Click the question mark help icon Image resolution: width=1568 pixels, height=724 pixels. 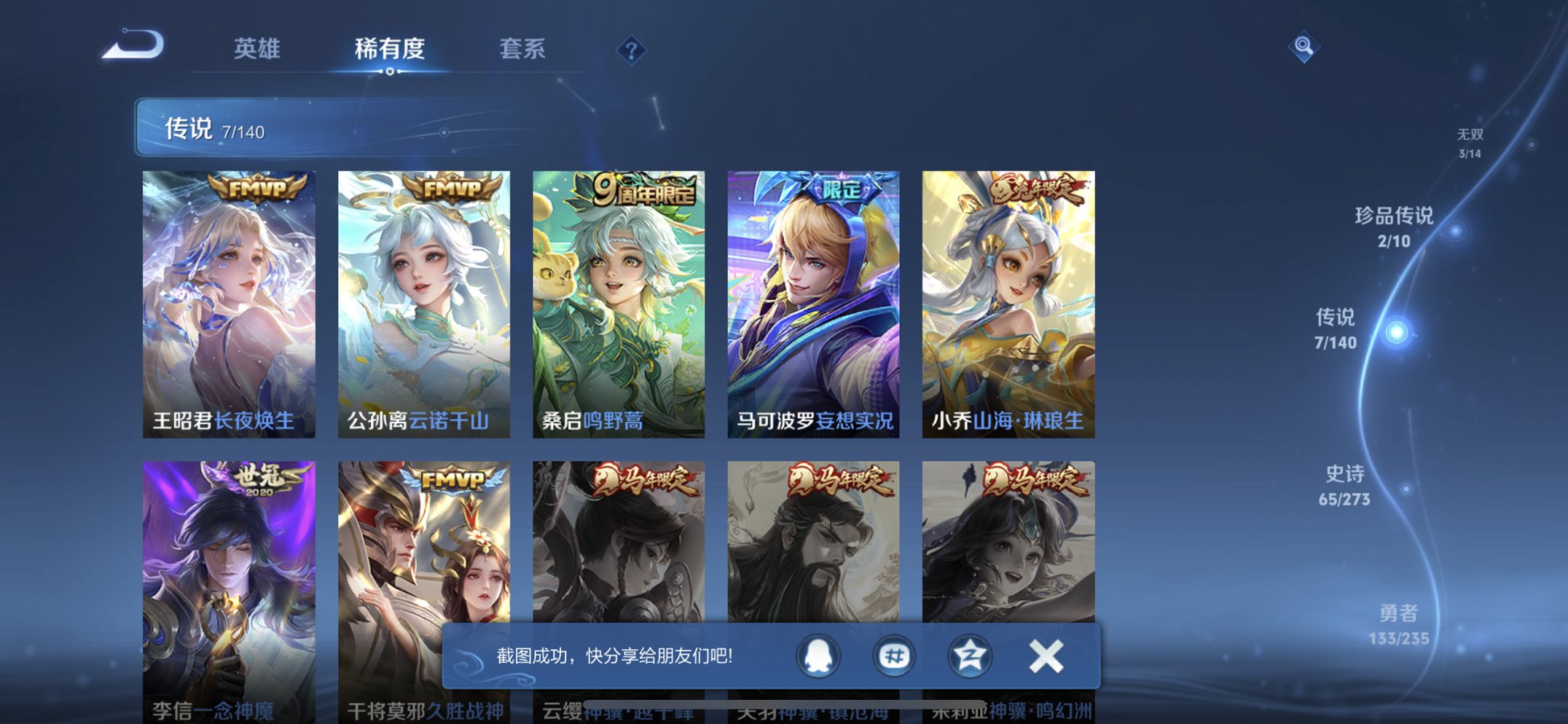point(632,50)
